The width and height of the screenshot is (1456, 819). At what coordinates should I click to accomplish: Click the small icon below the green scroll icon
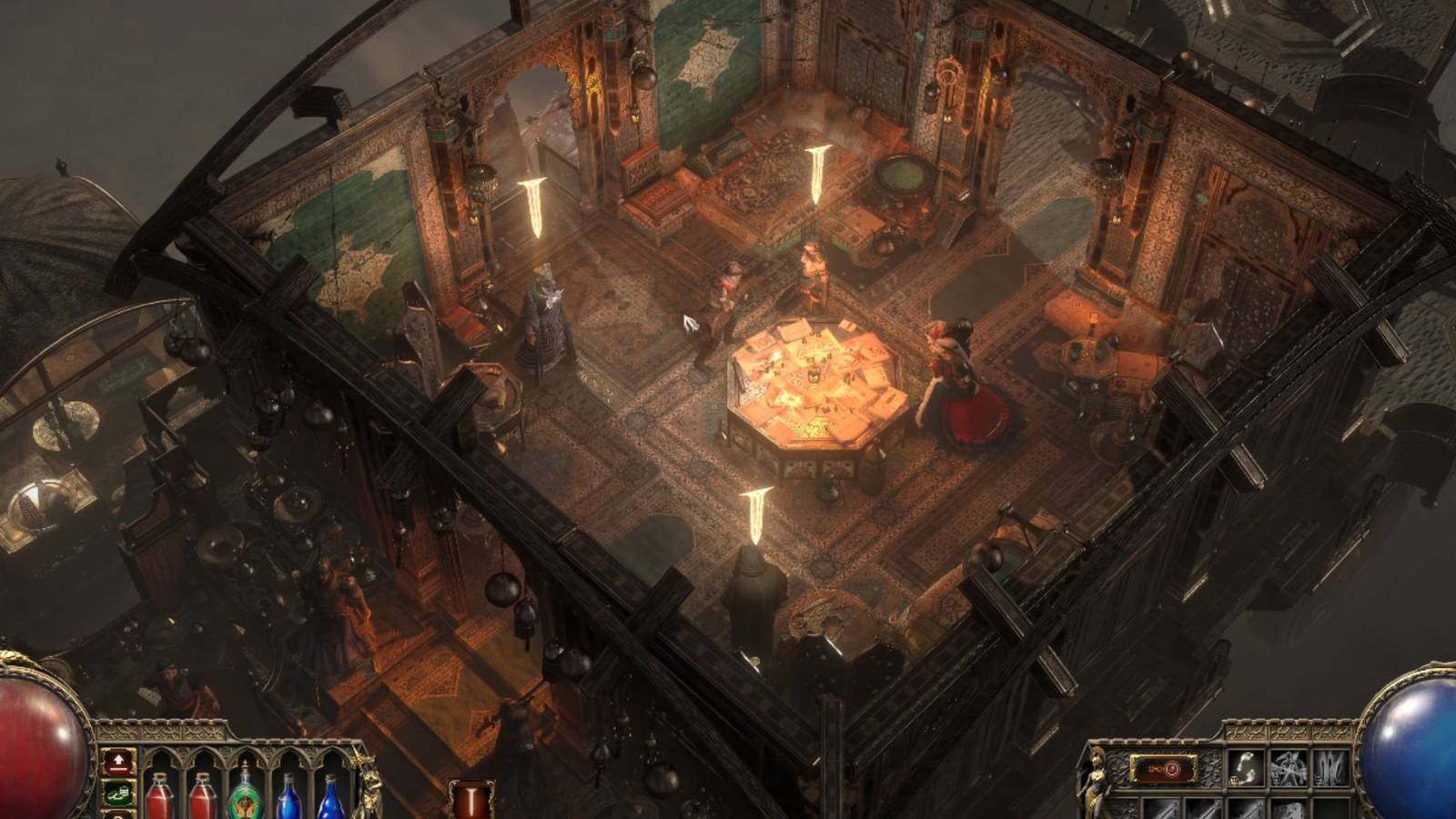tap(119, 815)
